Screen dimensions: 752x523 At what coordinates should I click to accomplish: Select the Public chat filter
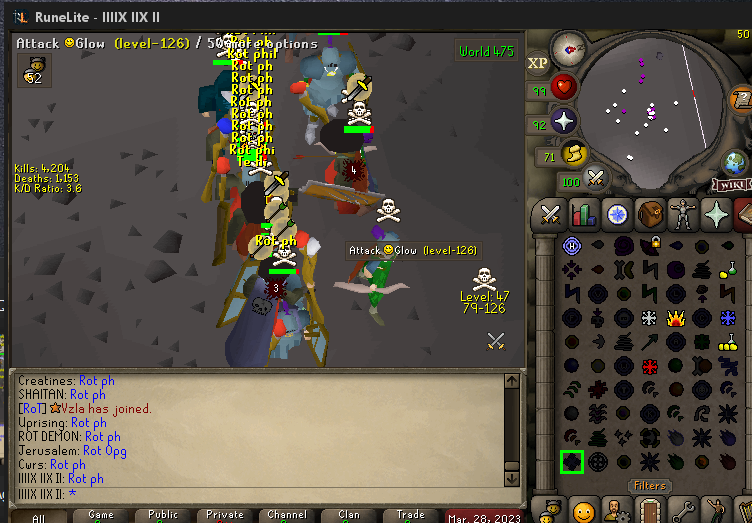tap(163, 516)
